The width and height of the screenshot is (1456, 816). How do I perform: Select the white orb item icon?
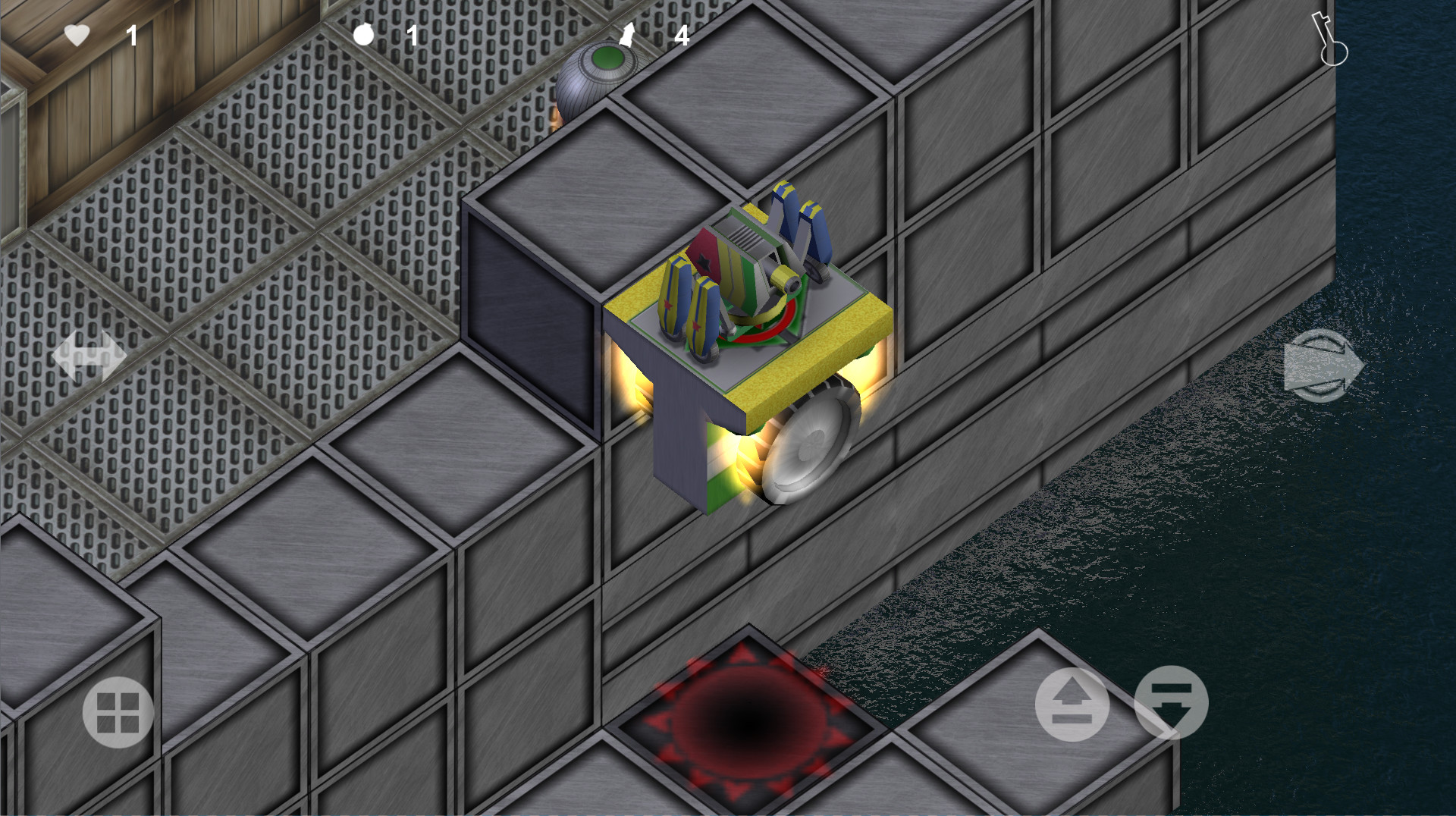363,33
